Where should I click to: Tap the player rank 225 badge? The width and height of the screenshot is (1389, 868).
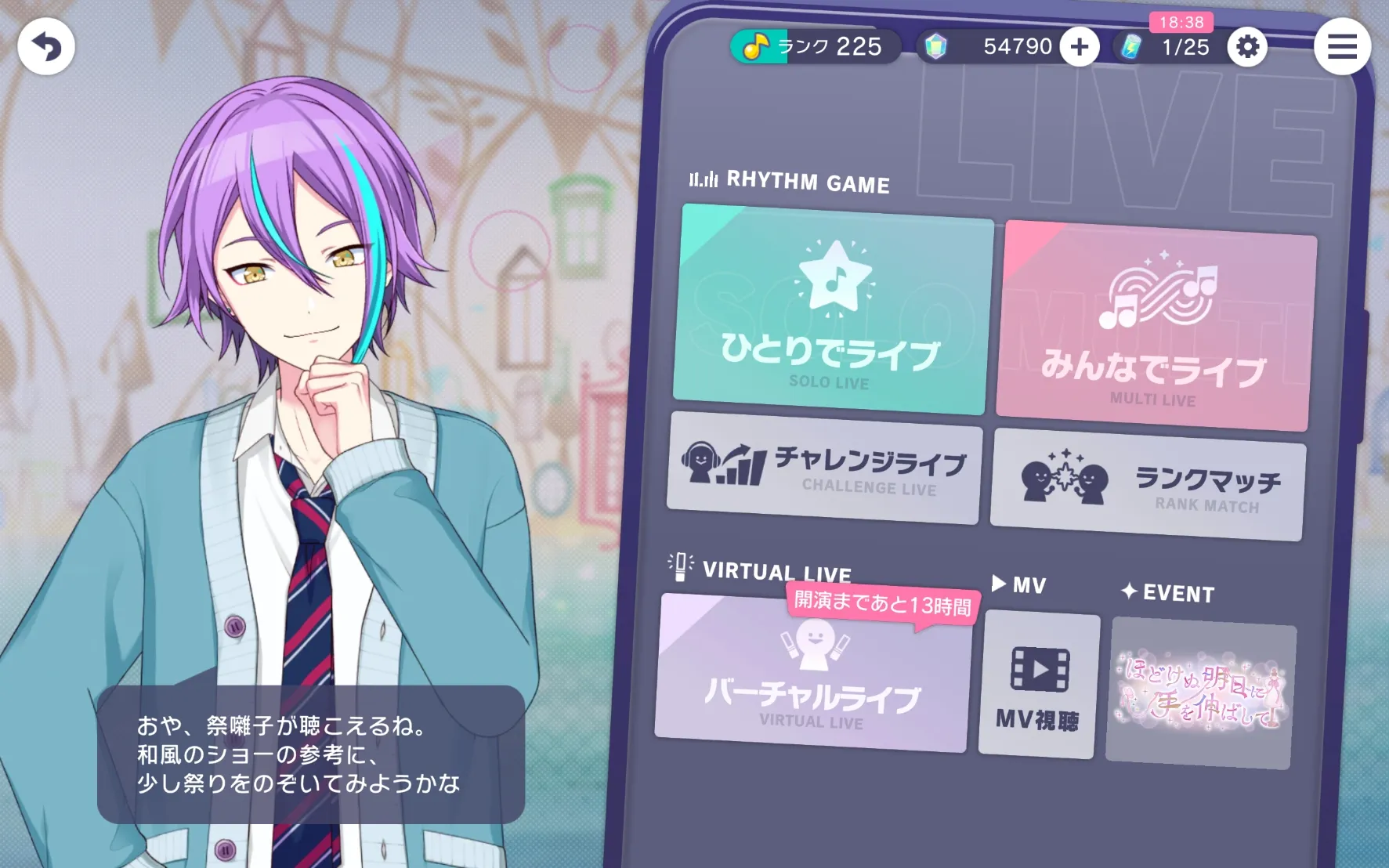(x=815, y=47)
